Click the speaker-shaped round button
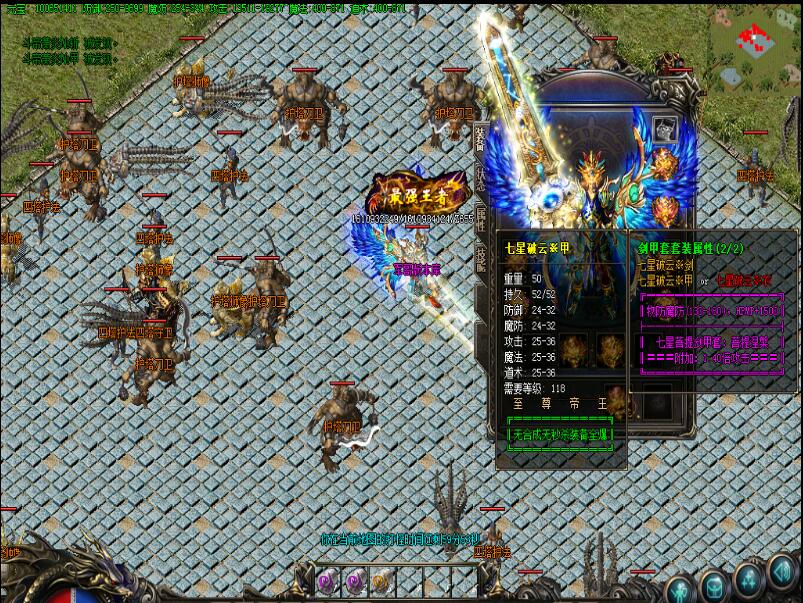Viewport: 803px width, 603px height. [x=783, y=573]
